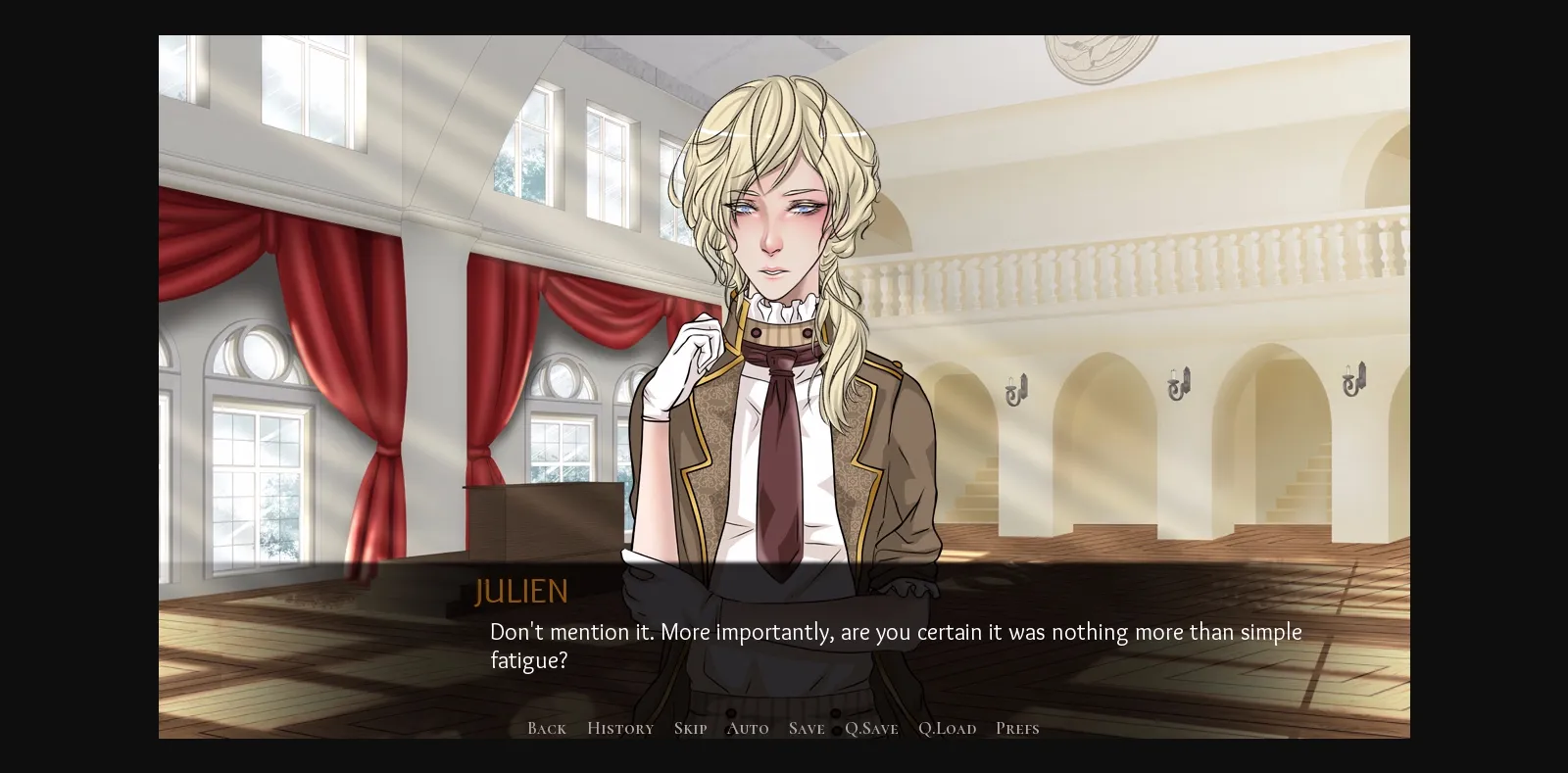This screenshot has height=773, width=1568.
Task: Open Prefs from the quick menu
Action: pyautogui.click(x=1017, y=728)
